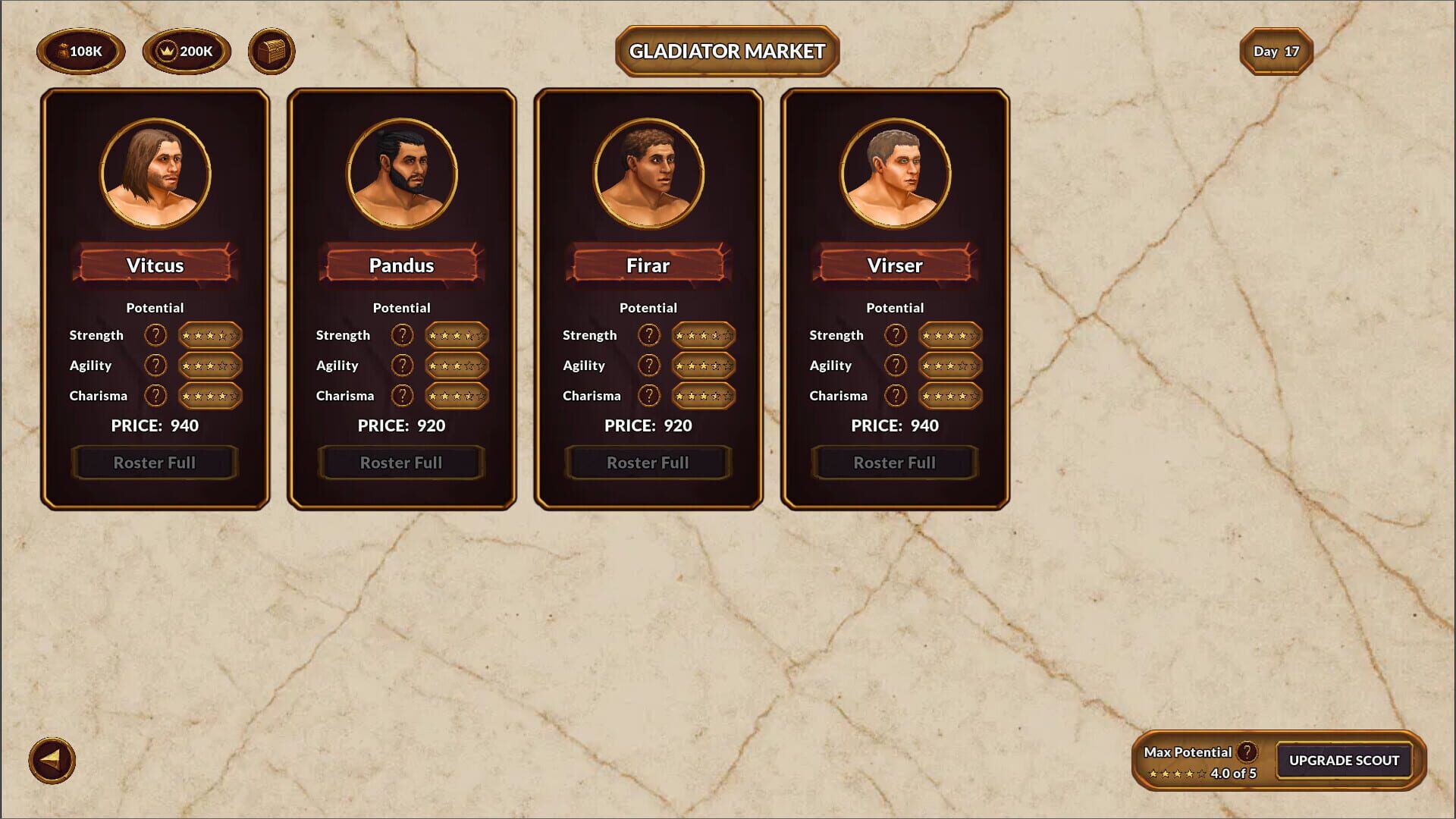
Task: Click Vitcus's Charisma question mark icon
Action: tap(155, 395)
